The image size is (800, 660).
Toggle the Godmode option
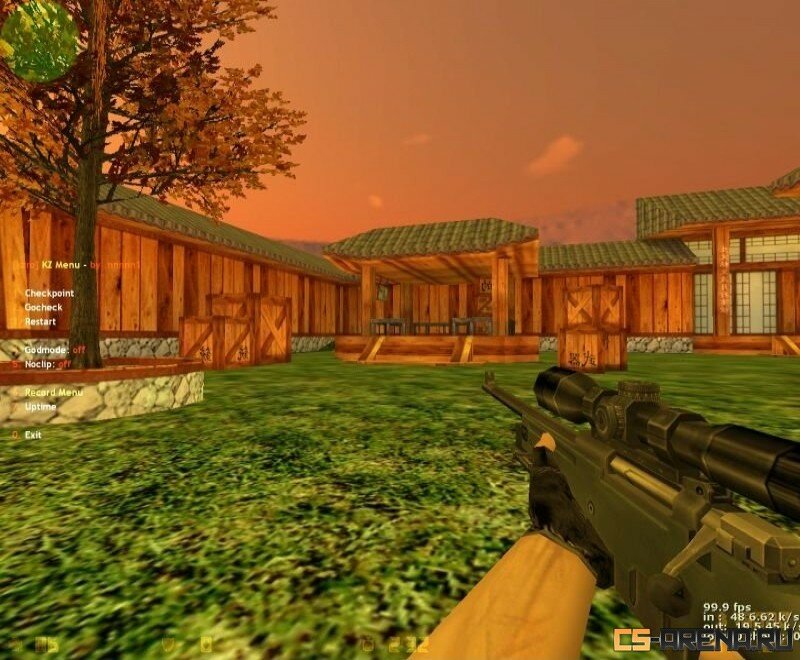pos(49,351)
